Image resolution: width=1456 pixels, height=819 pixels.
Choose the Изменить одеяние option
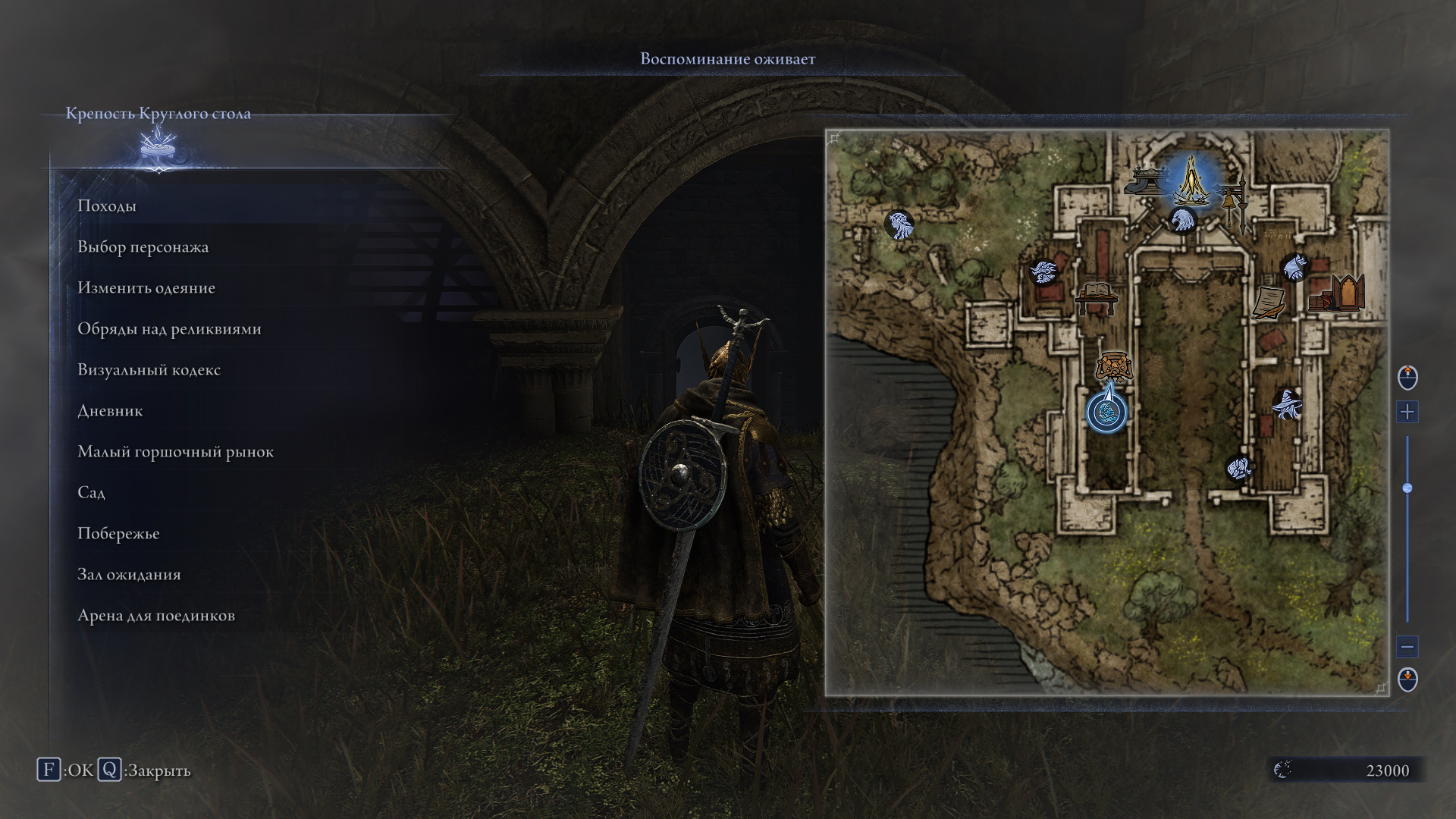point(146,287)
